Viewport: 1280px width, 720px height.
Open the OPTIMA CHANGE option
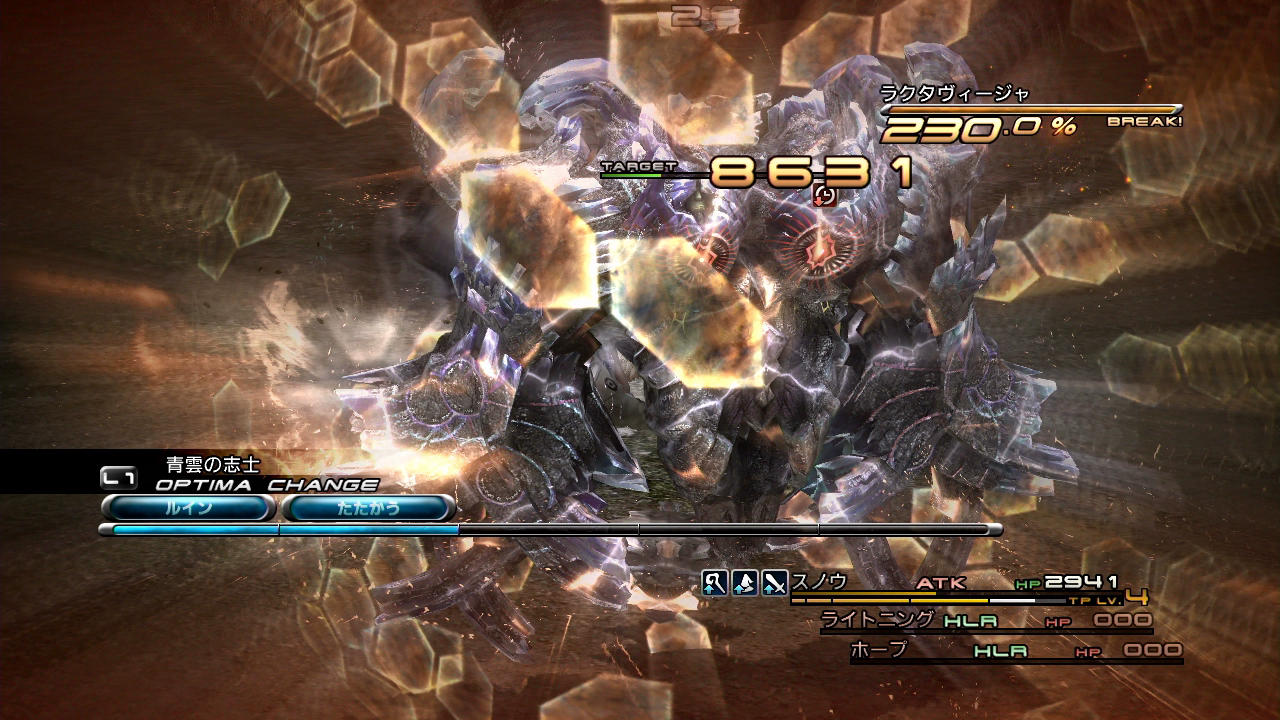pos(266,485)
